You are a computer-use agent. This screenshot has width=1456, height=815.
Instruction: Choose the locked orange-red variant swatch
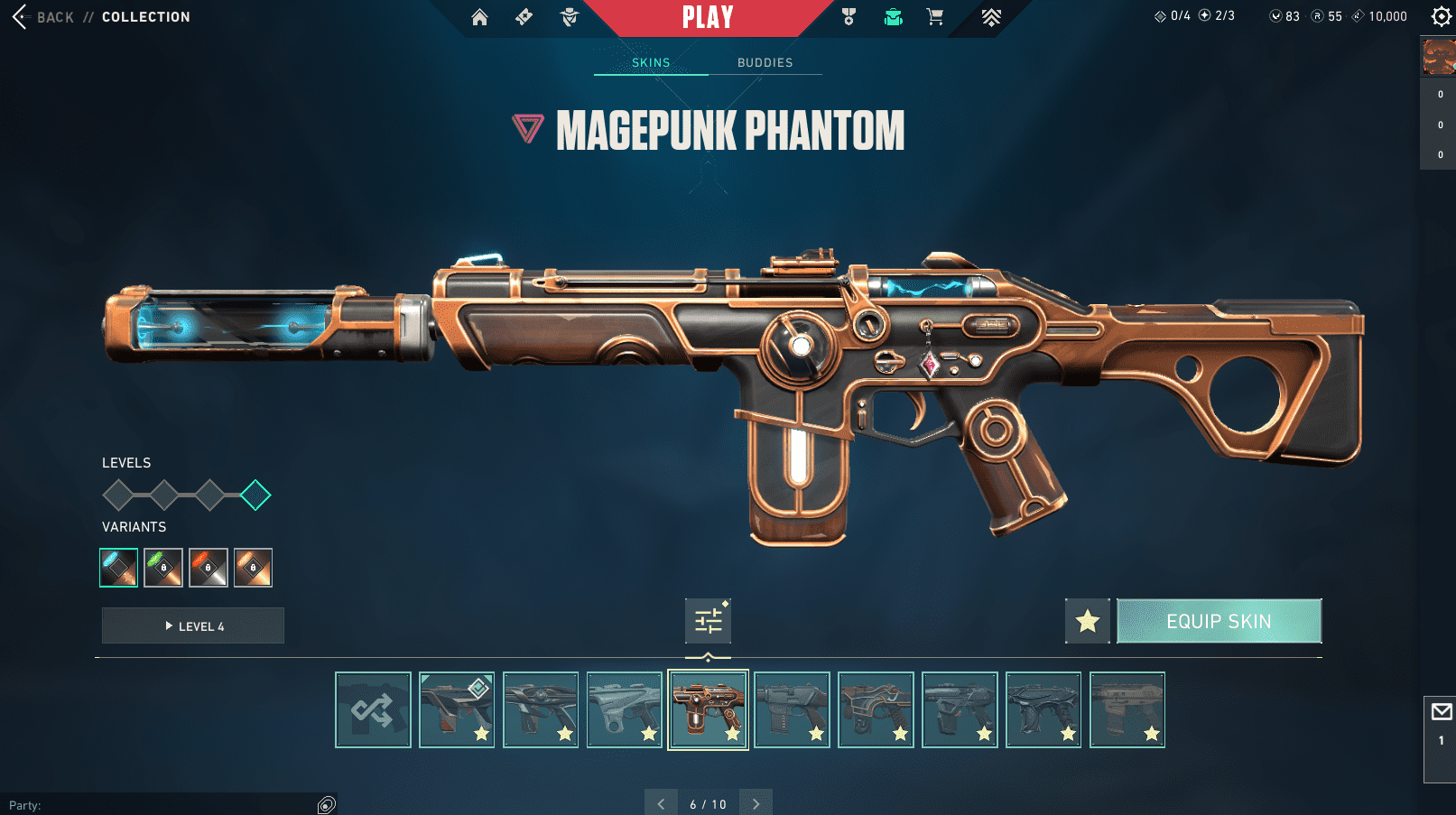click(209, 568)
